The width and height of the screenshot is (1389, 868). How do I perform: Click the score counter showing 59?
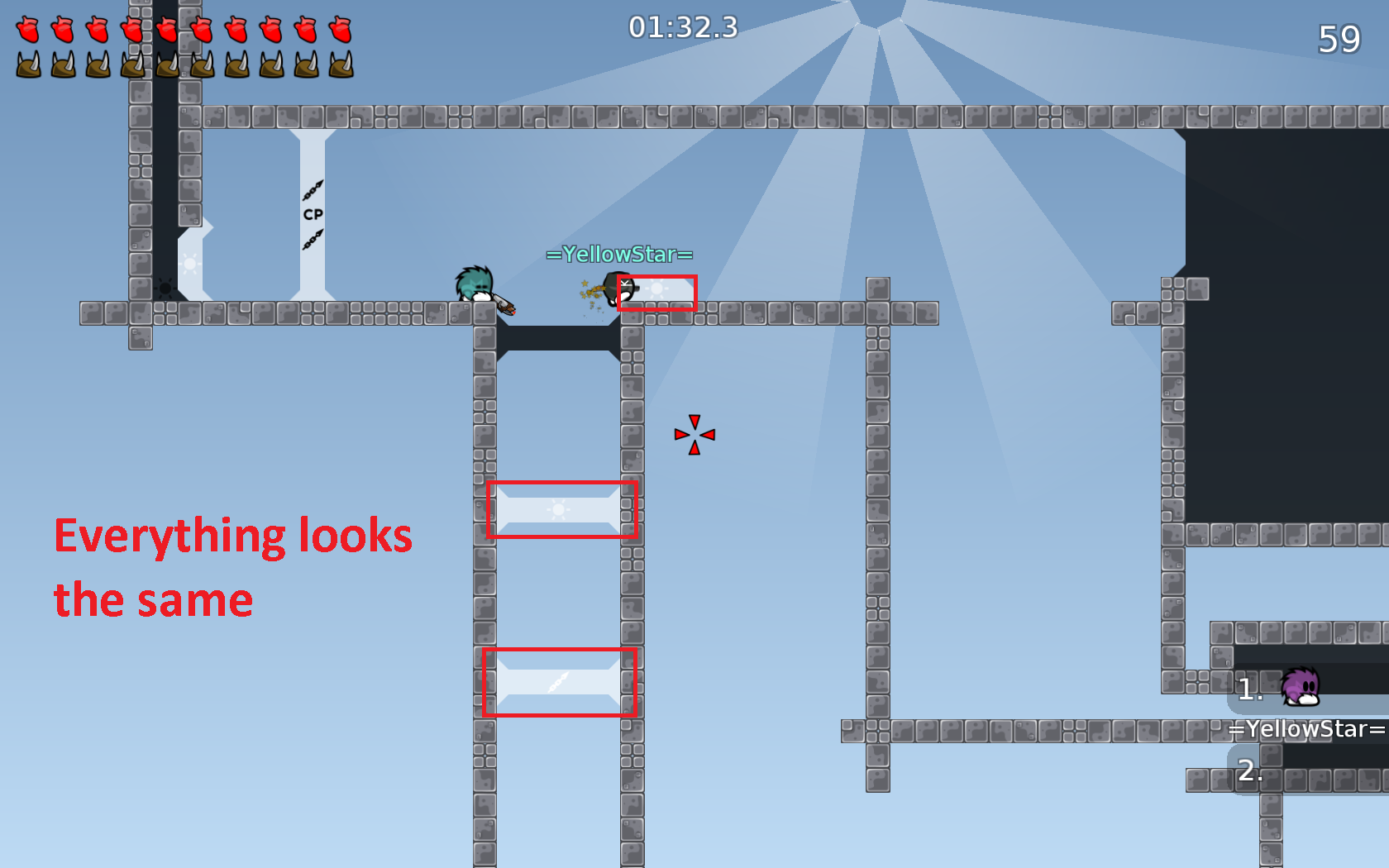click(1340, 37)
